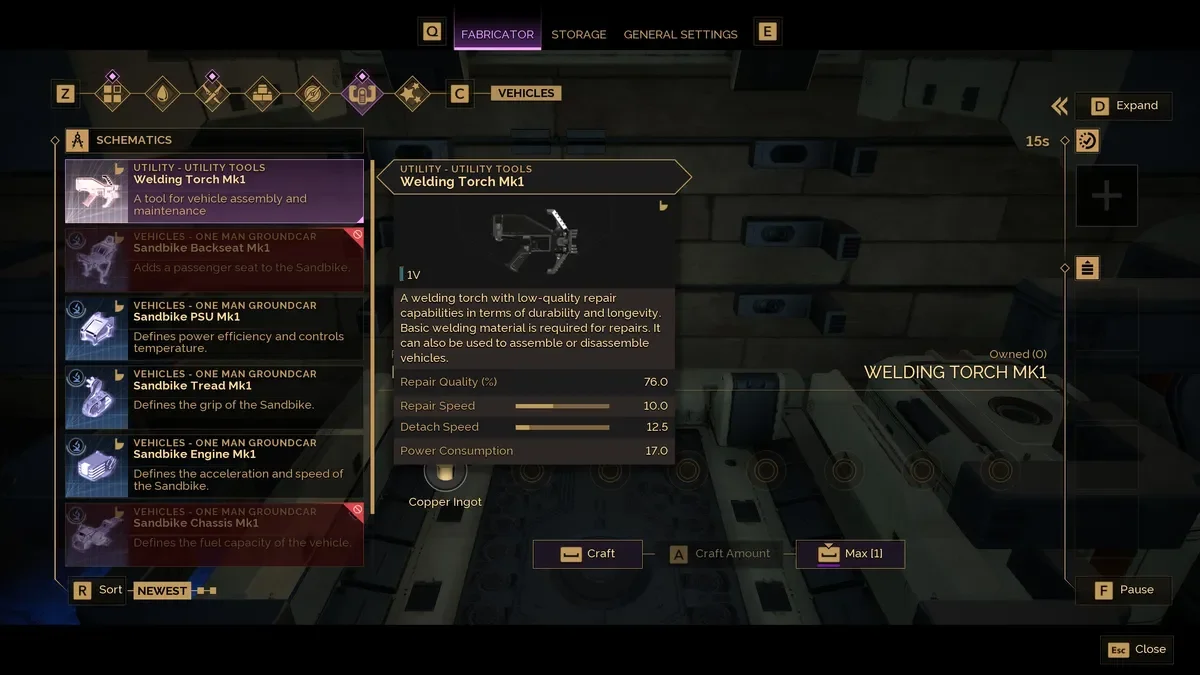Screen dimensions: 1200x675
Task: Open the crossed weapons category
Action: [x=212, y=94]
